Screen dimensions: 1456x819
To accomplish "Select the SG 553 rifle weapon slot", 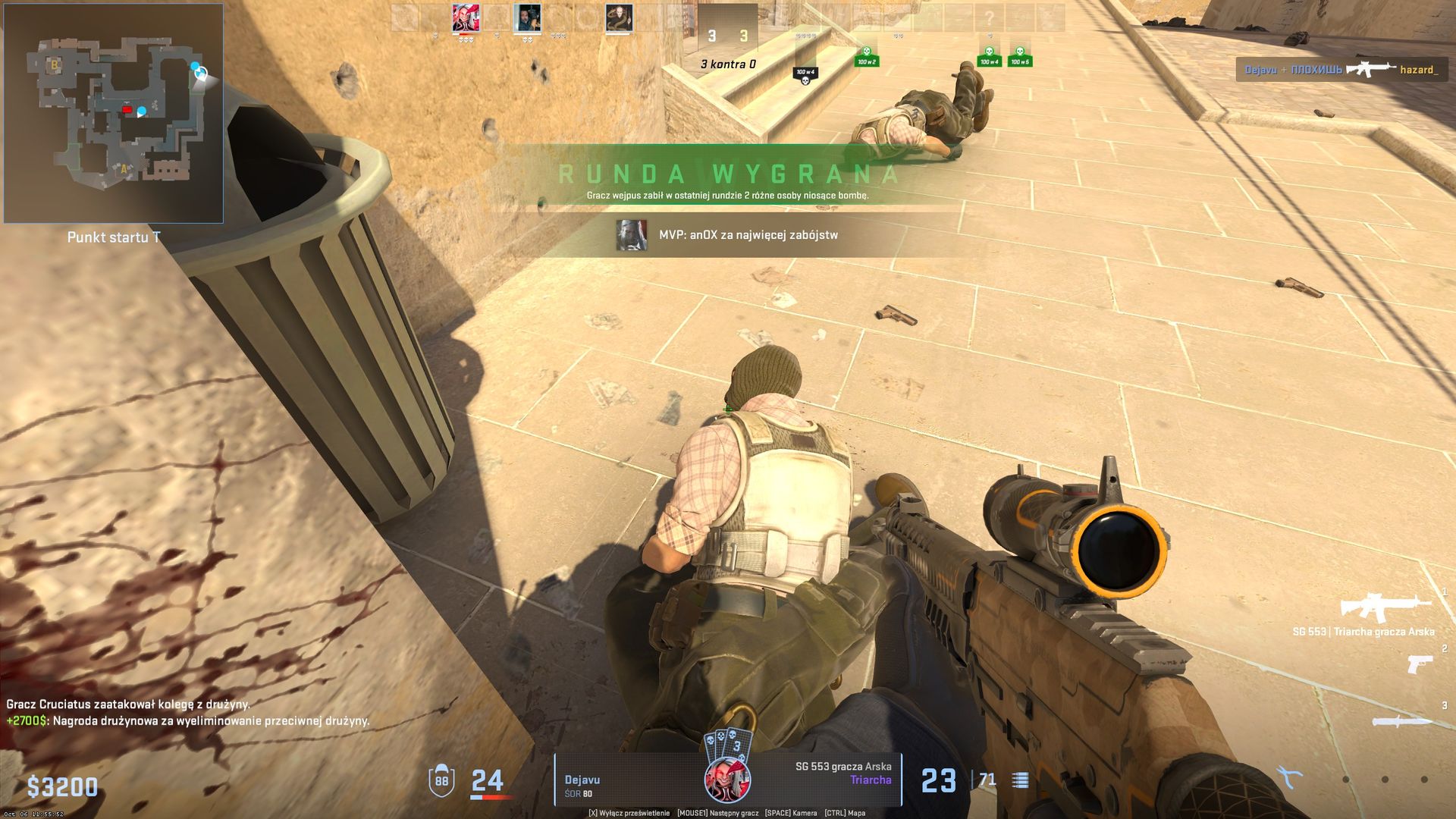I will pos(1385,607).
